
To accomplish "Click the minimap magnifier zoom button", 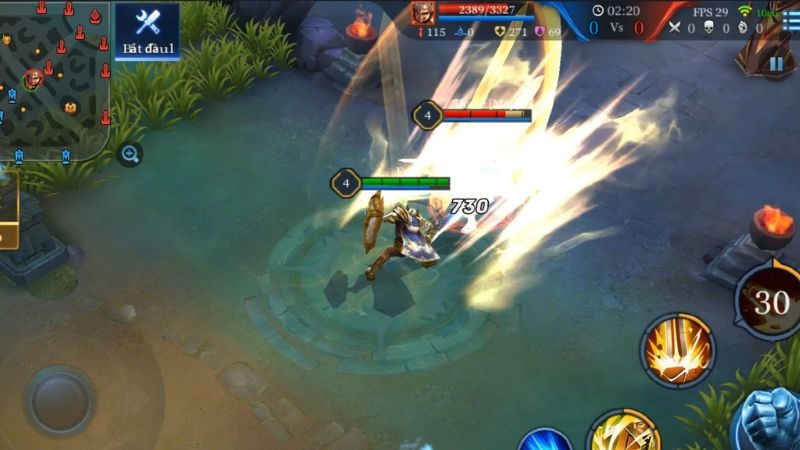I will tap(130, 154).
